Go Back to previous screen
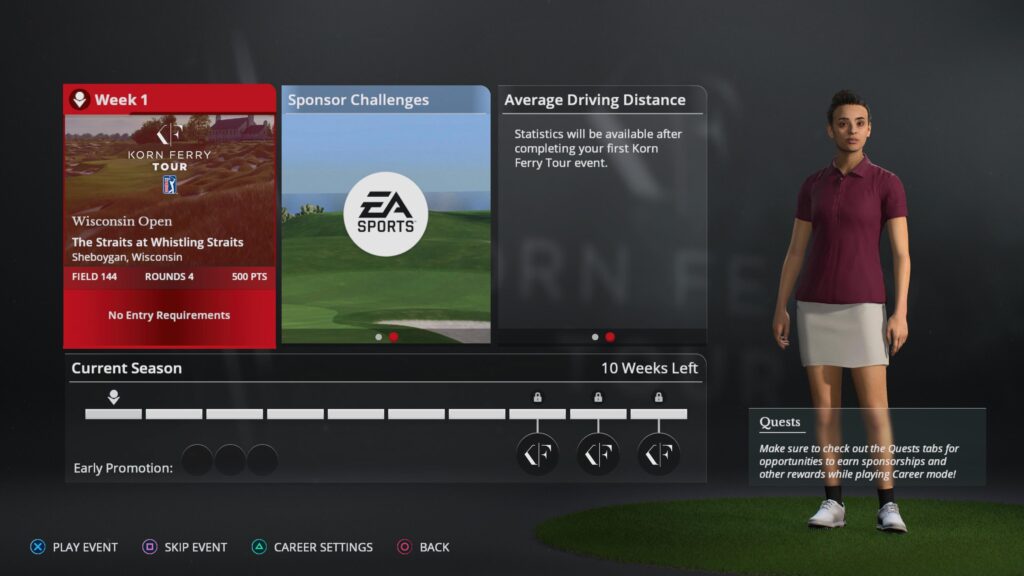The image size is (1024, 576). click(x=424, y=547)
